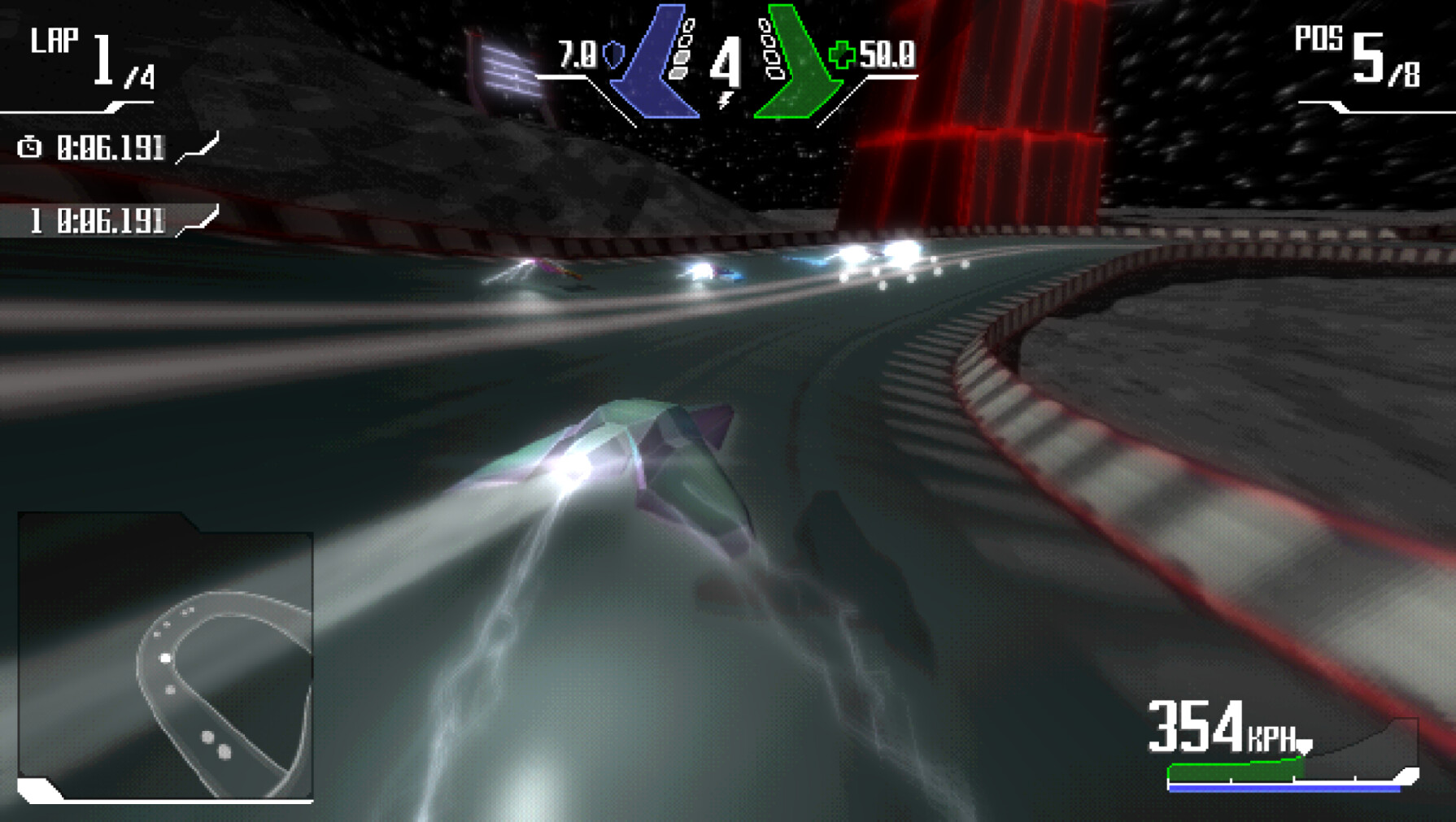The width and height of the screenshot is (1456, 822).
Task: Click the player's ship on the track
Action: coord(651,463)
